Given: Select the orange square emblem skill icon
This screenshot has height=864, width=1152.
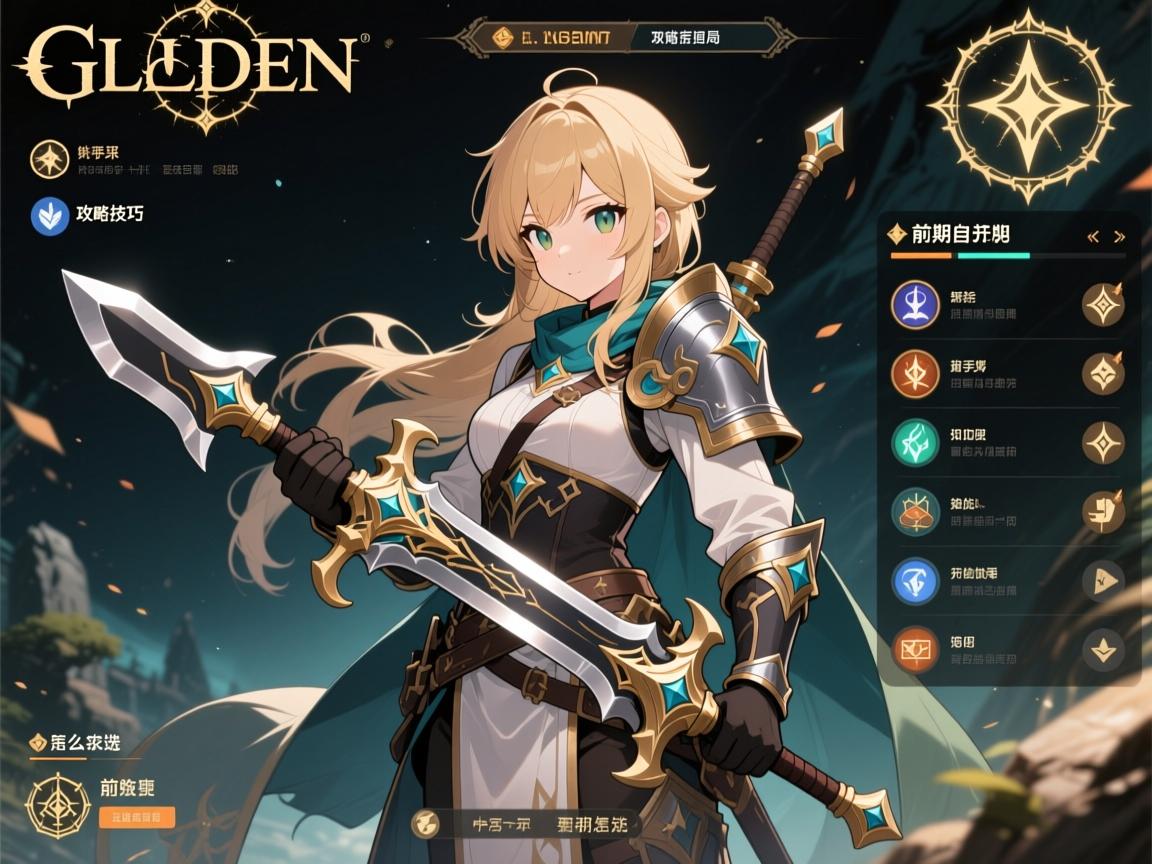Looking at the screenshot, I should pyautogui.click(x=915, y=649).
